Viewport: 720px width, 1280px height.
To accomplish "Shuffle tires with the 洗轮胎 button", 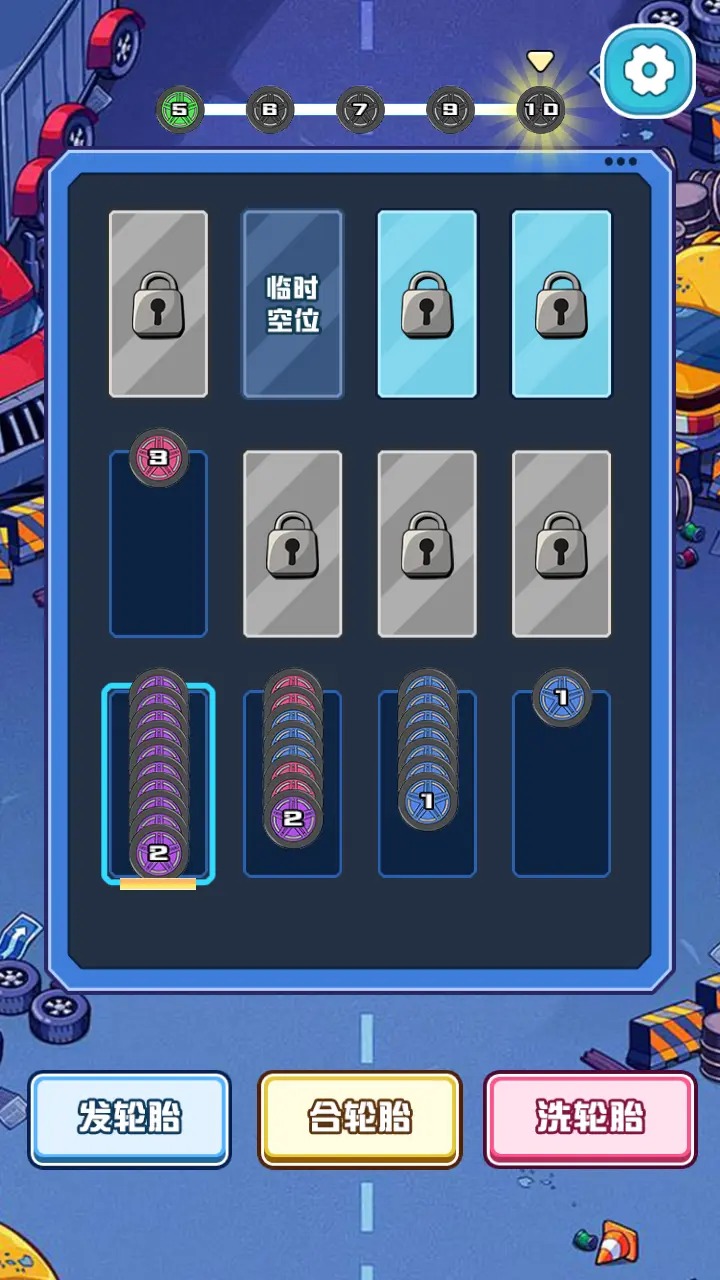I will pyautogui.click(x=590, y=1119).
